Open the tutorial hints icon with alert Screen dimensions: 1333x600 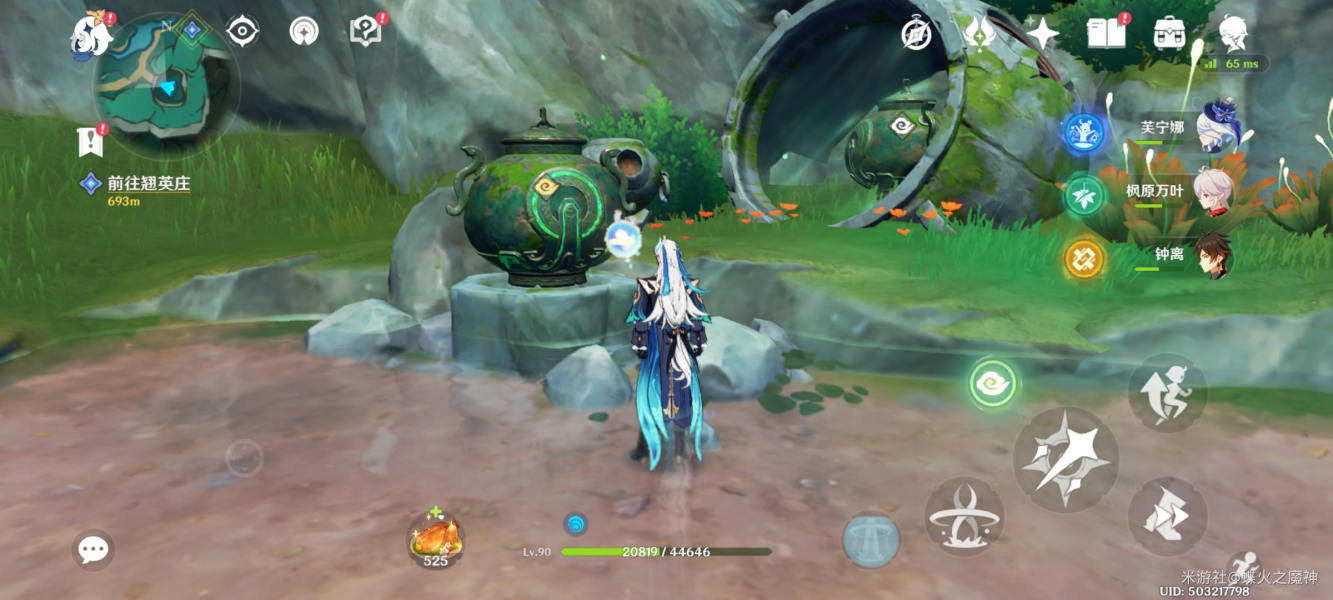click(366, 31)
